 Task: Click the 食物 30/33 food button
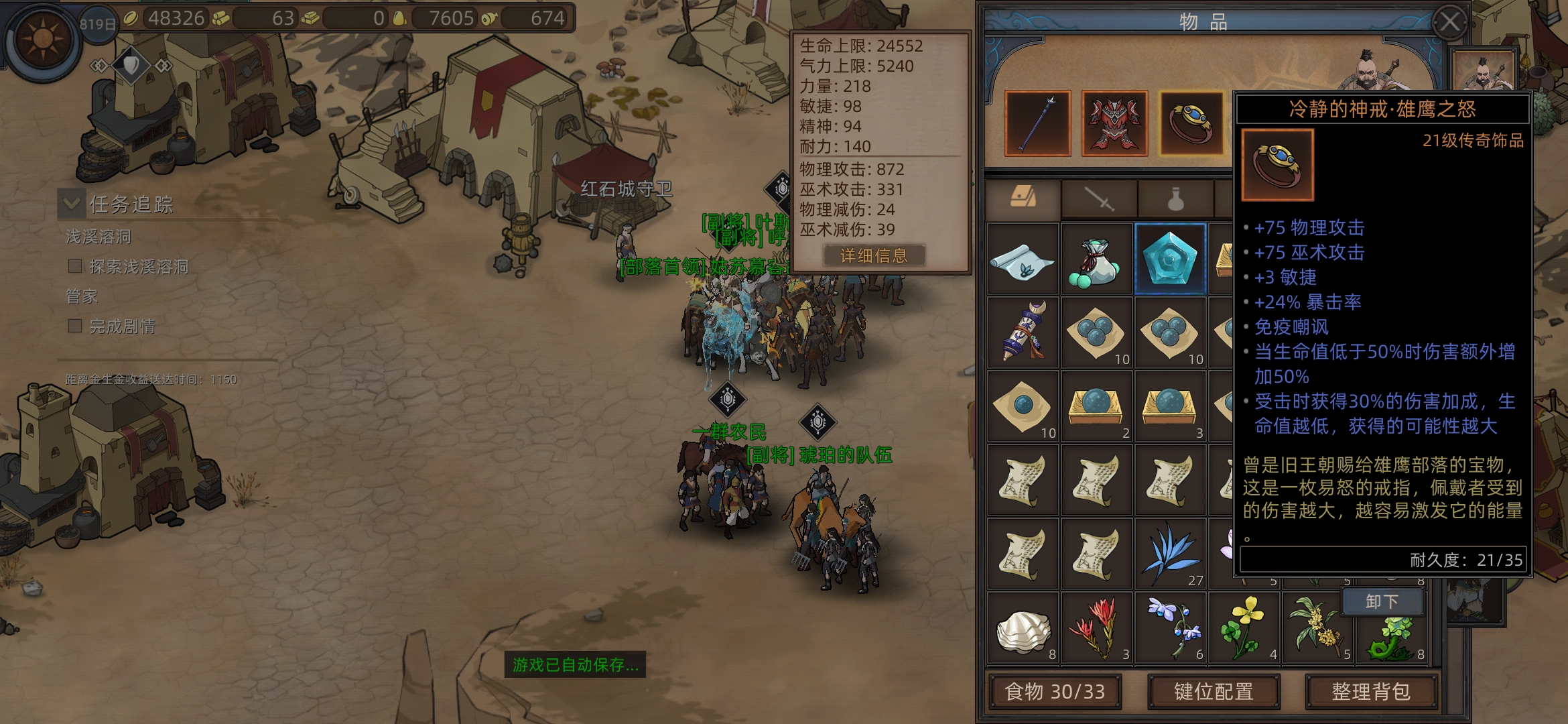coord(1055,691)
